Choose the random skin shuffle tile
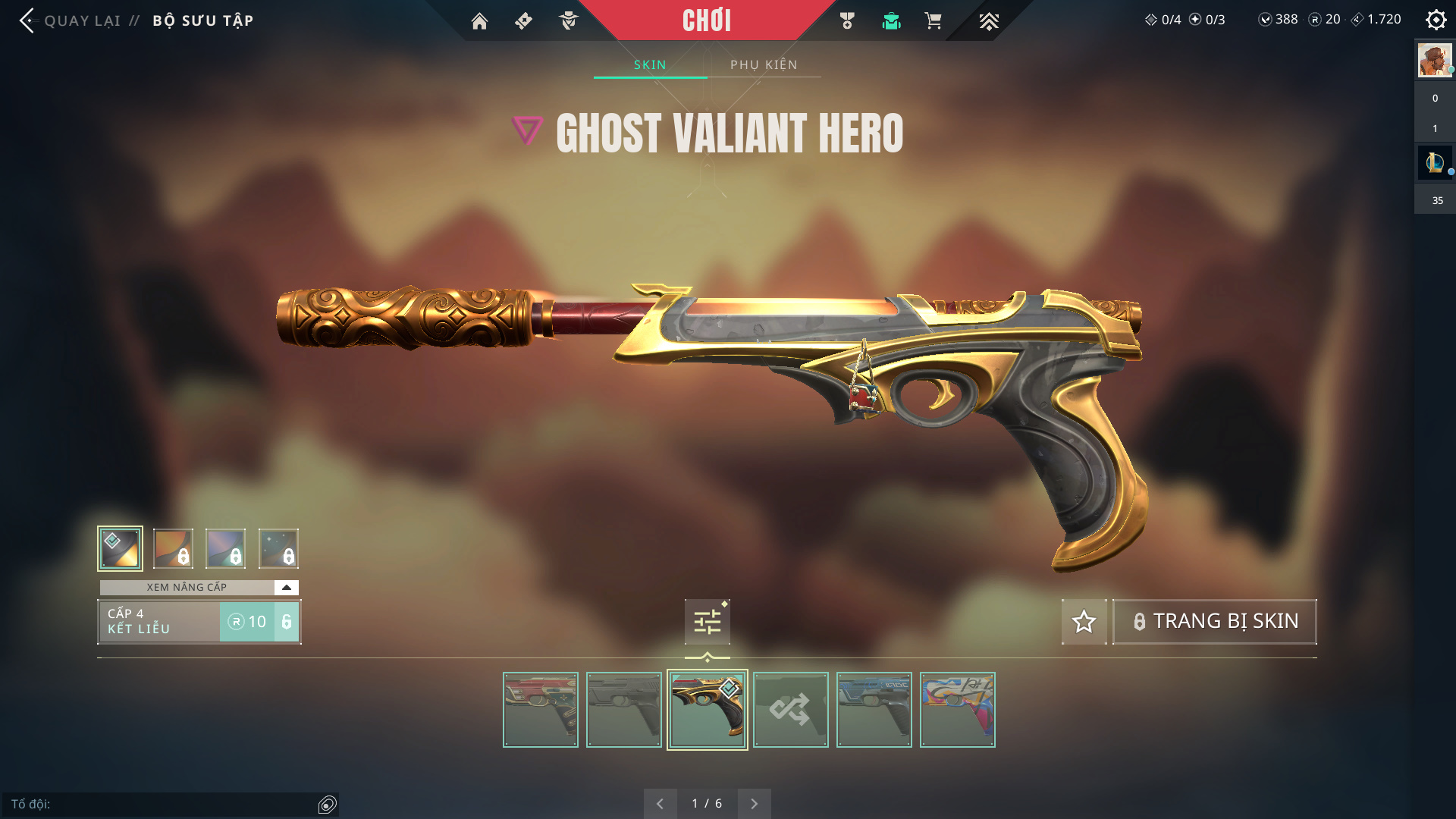 click(790, 710)
